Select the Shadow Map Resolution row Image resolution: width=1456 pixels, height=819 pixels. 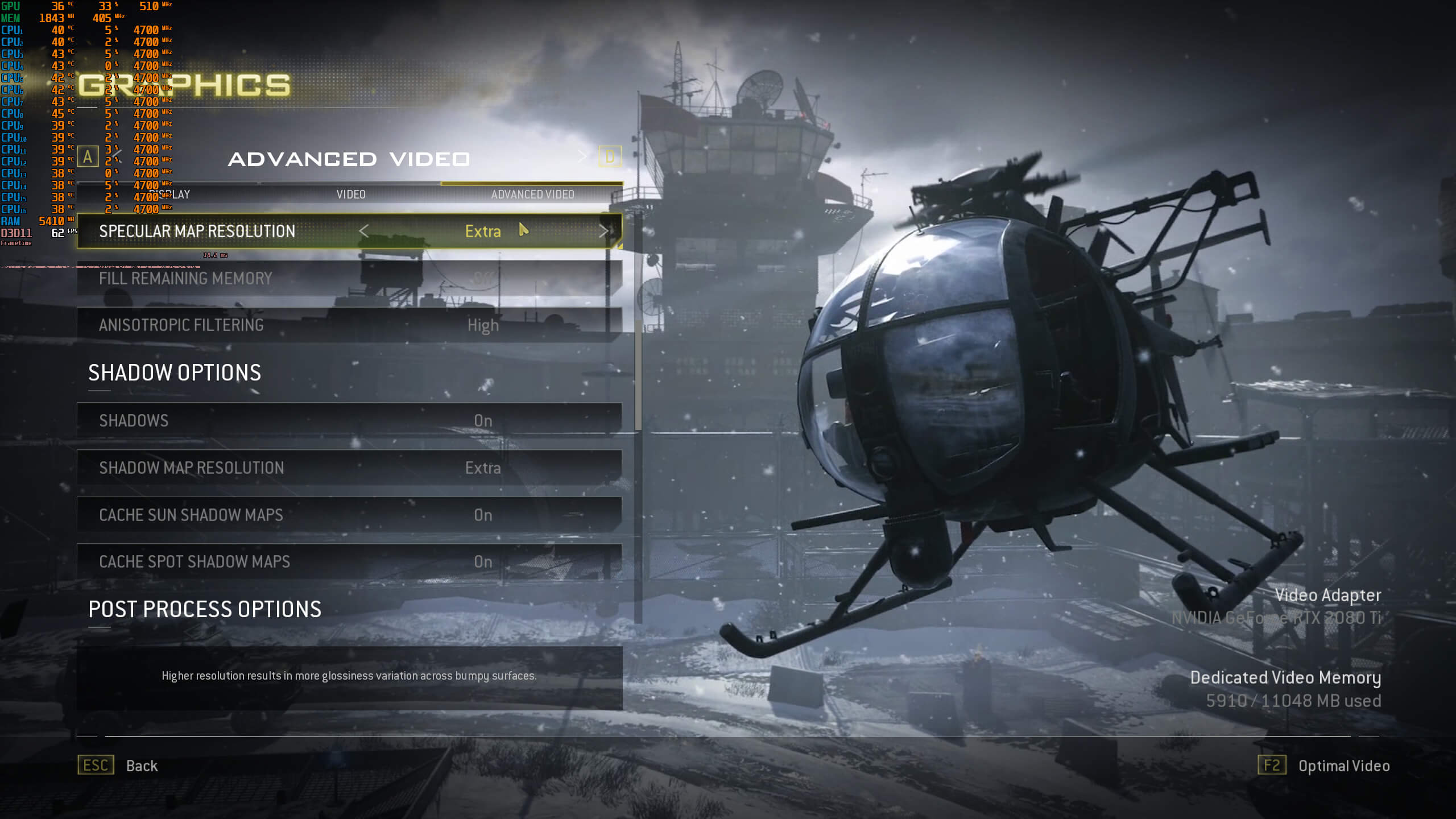349,468
